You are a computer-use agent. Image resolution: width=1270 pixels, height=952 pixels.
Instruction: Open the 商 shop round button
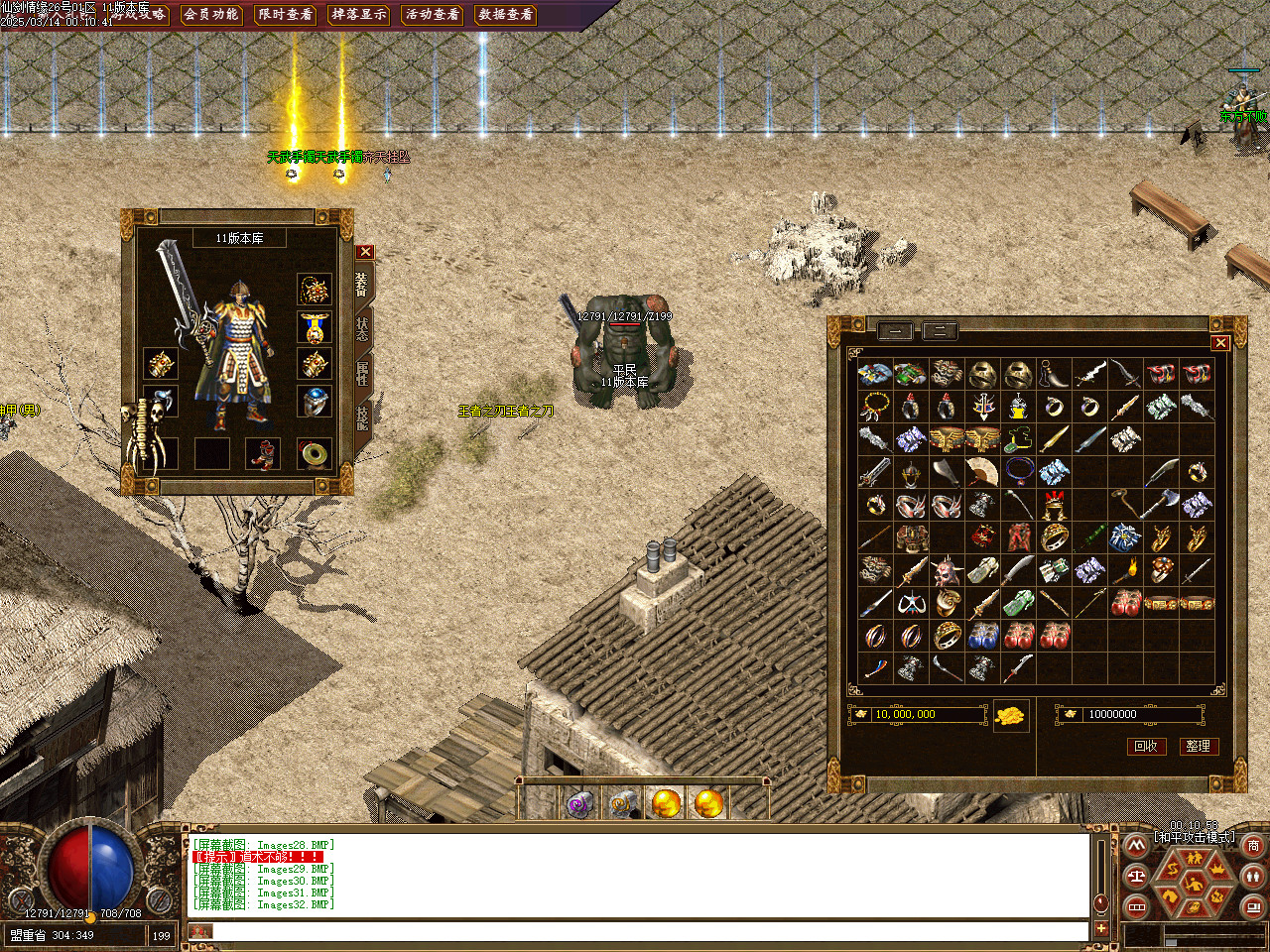coord(1253,846)
